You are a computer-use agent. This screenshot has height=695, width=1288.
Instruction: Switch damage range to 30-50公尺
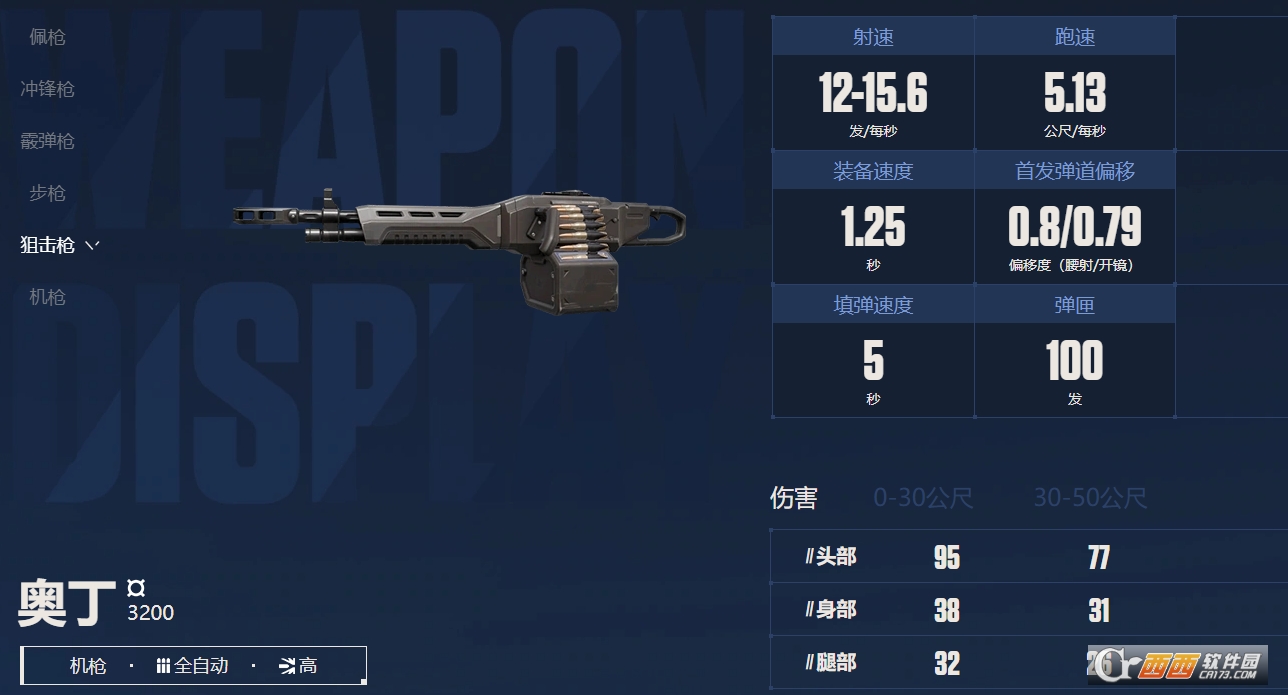coord(1089,498)
